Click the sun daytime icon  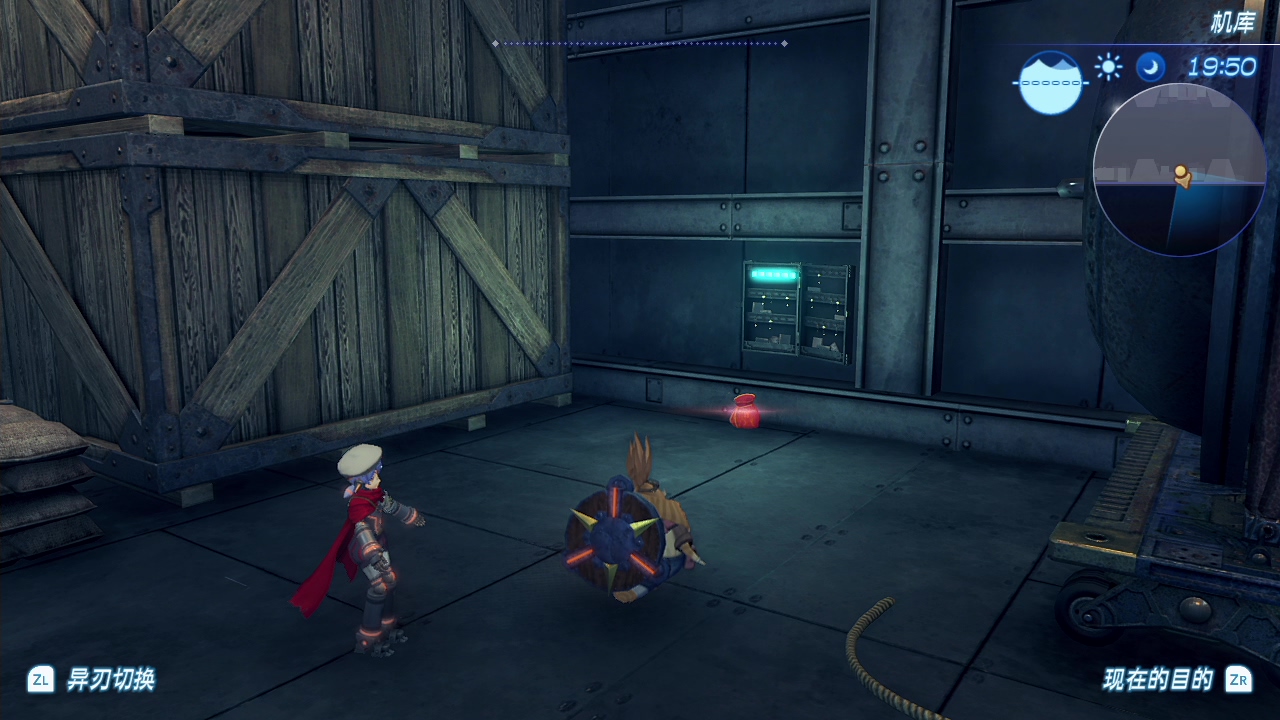point(1108,67)
